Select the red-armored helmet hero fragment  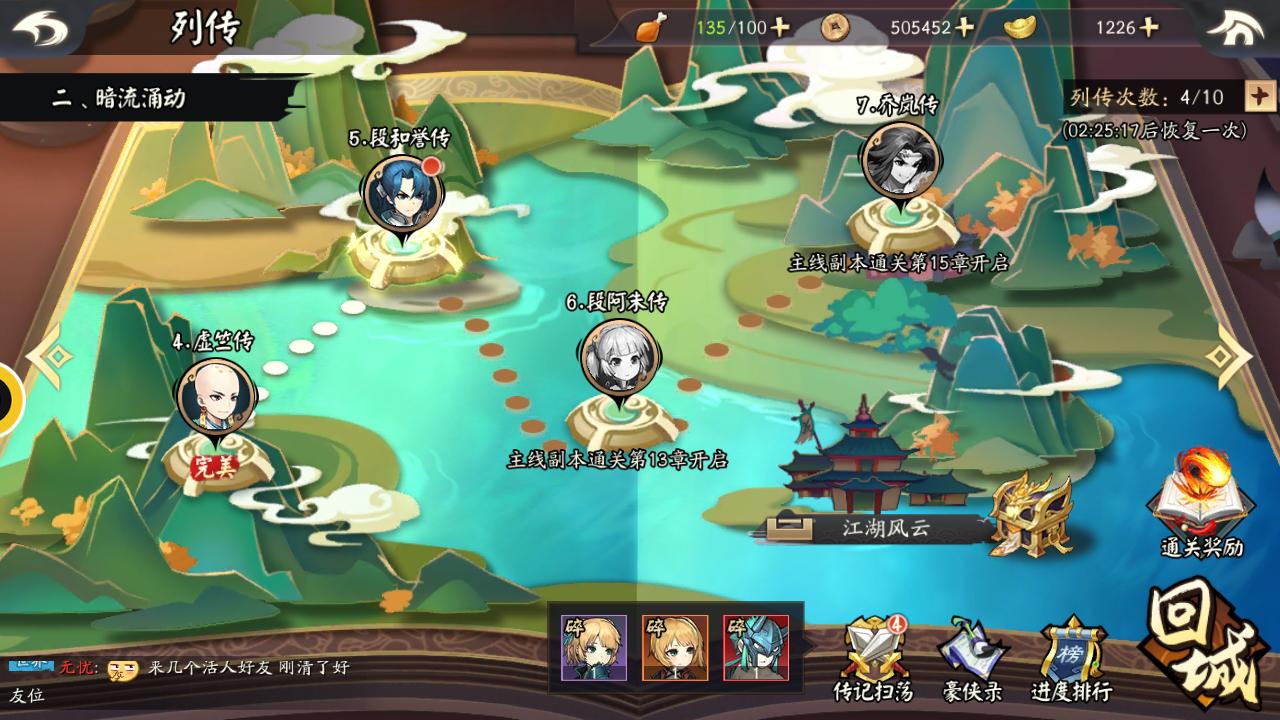tap(756, 648)
